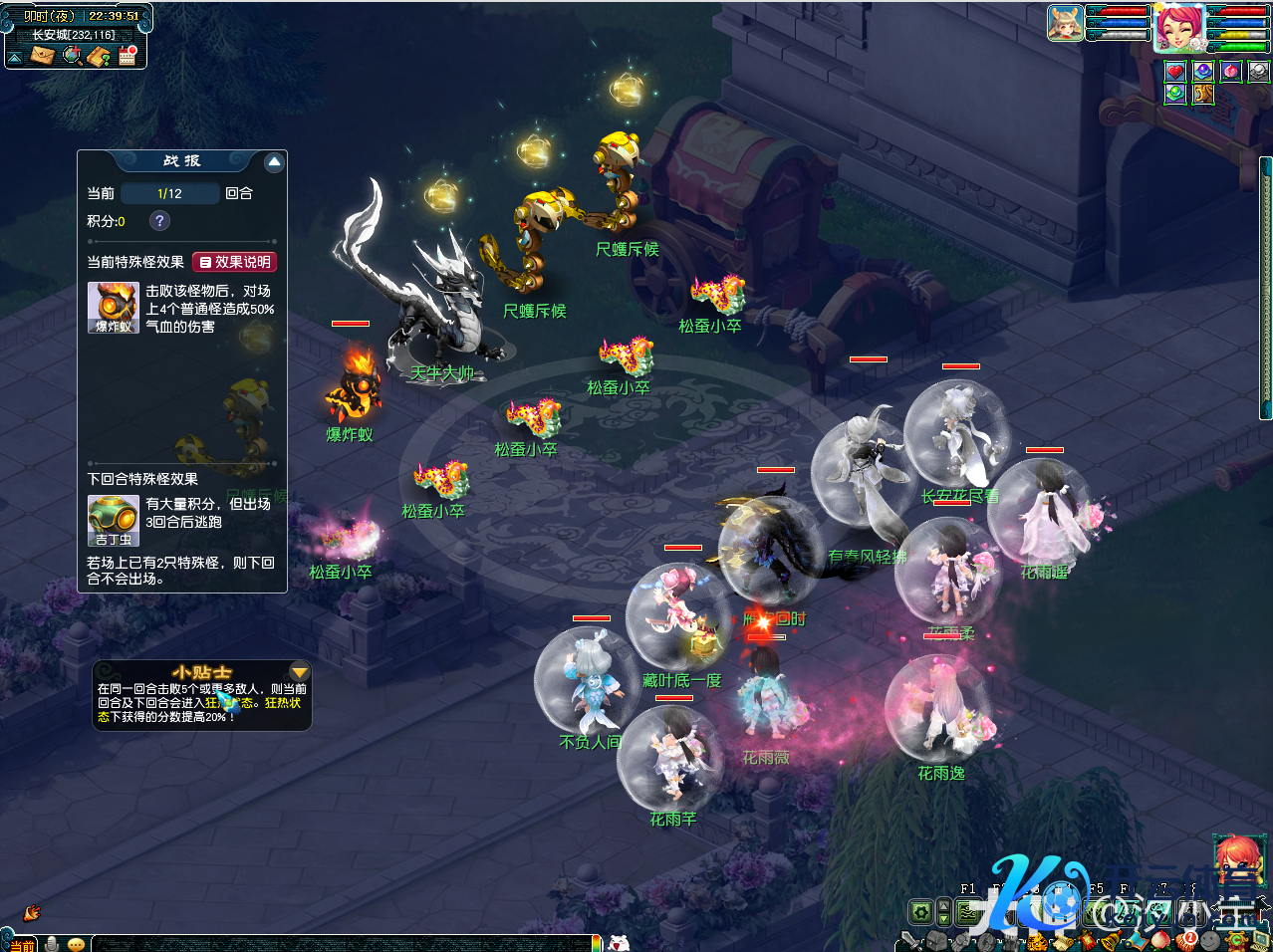Open the world map magnifier icon
The height and width of the screenshot is (952, 1273).
(x=72, y=56)
